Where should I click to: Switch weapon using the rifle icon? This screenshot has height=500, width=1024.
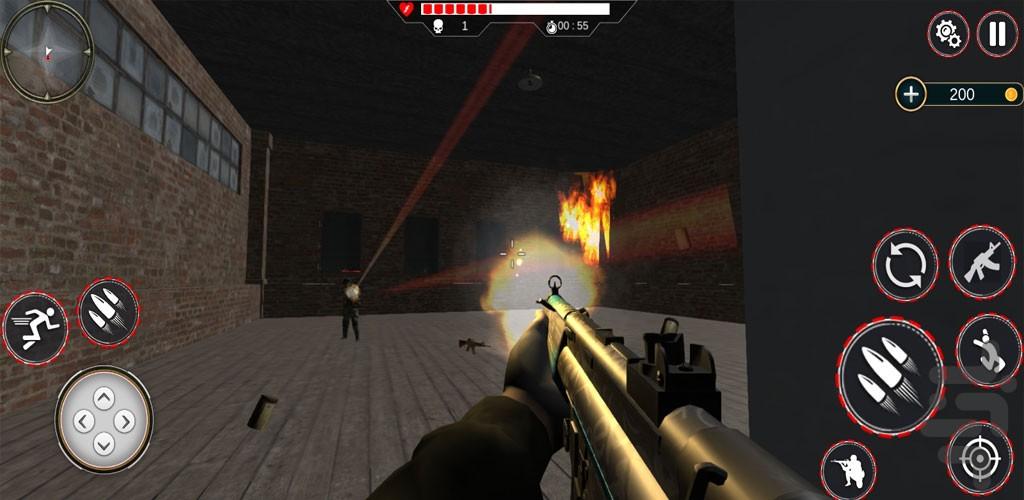click(981, 262)
